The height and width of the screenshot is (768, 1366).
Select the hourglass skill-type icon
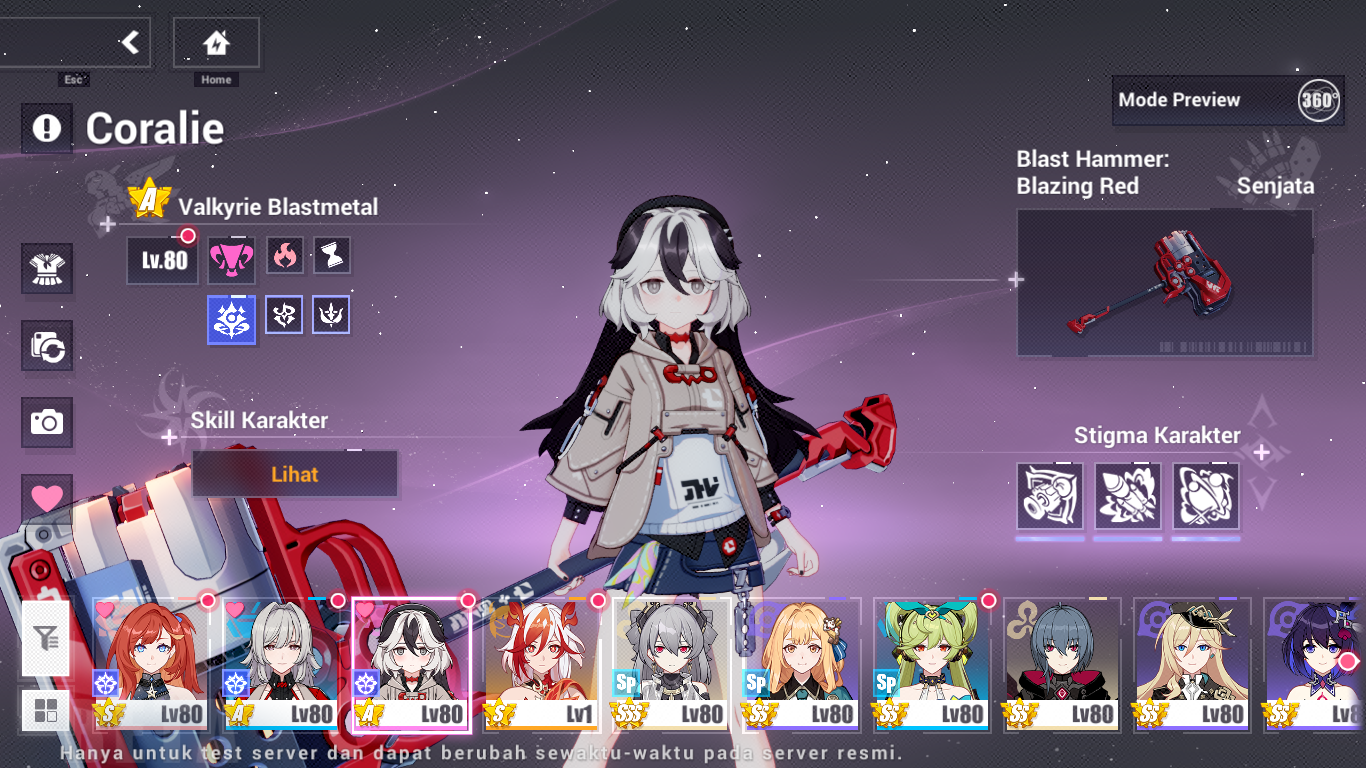tap(331, 255)
